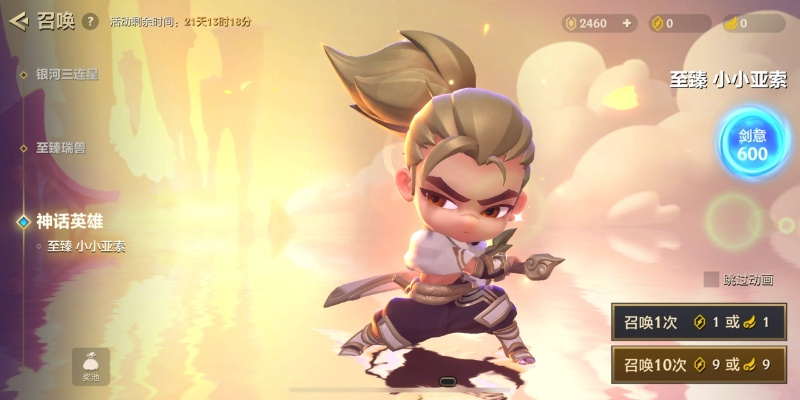The image size is (800, 400).
Task: Switch to the 至臻瑞兽 tab
Action: point(60,148)
